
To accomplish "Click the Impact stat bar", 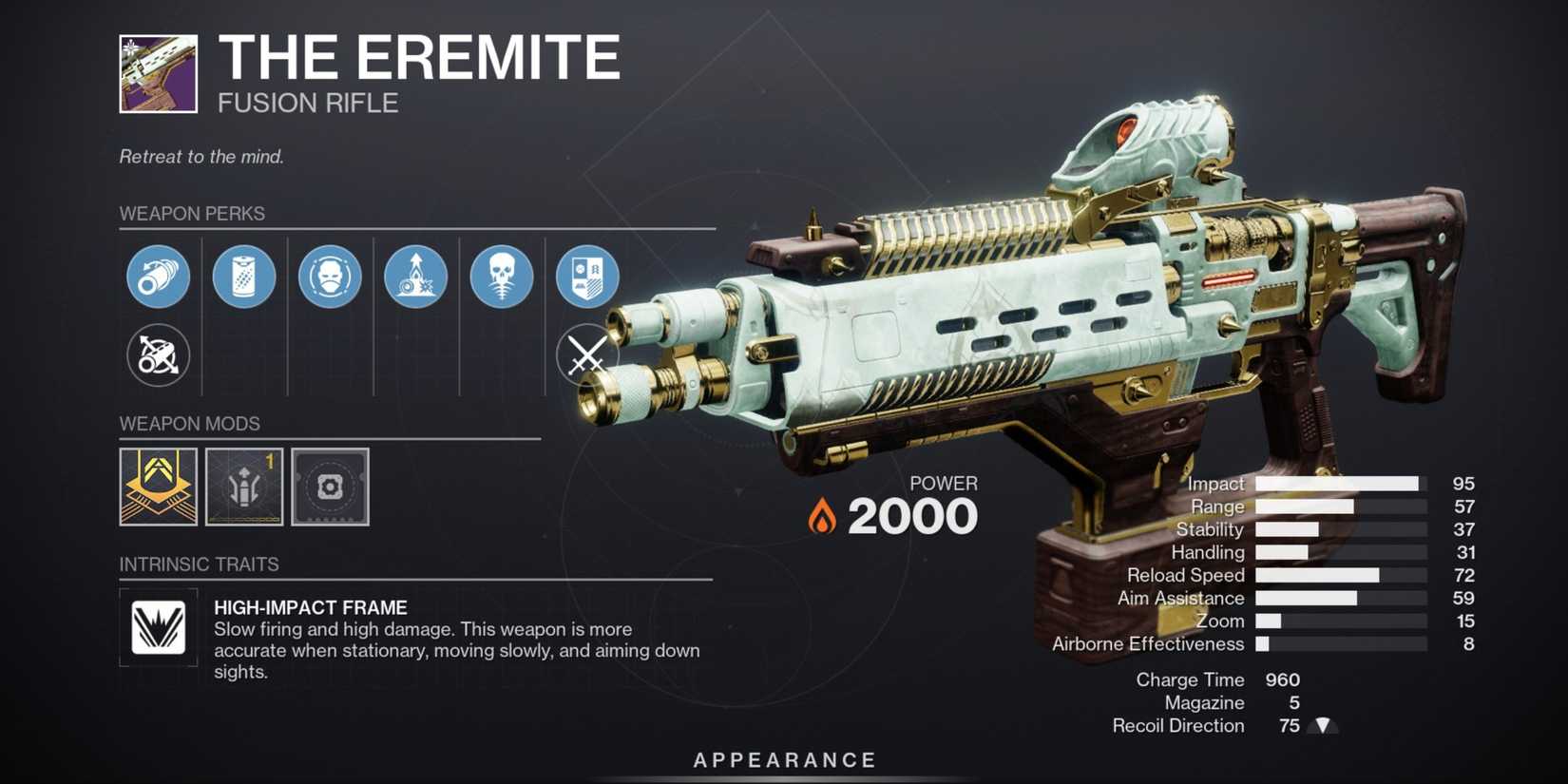I will coord(1340,484).
